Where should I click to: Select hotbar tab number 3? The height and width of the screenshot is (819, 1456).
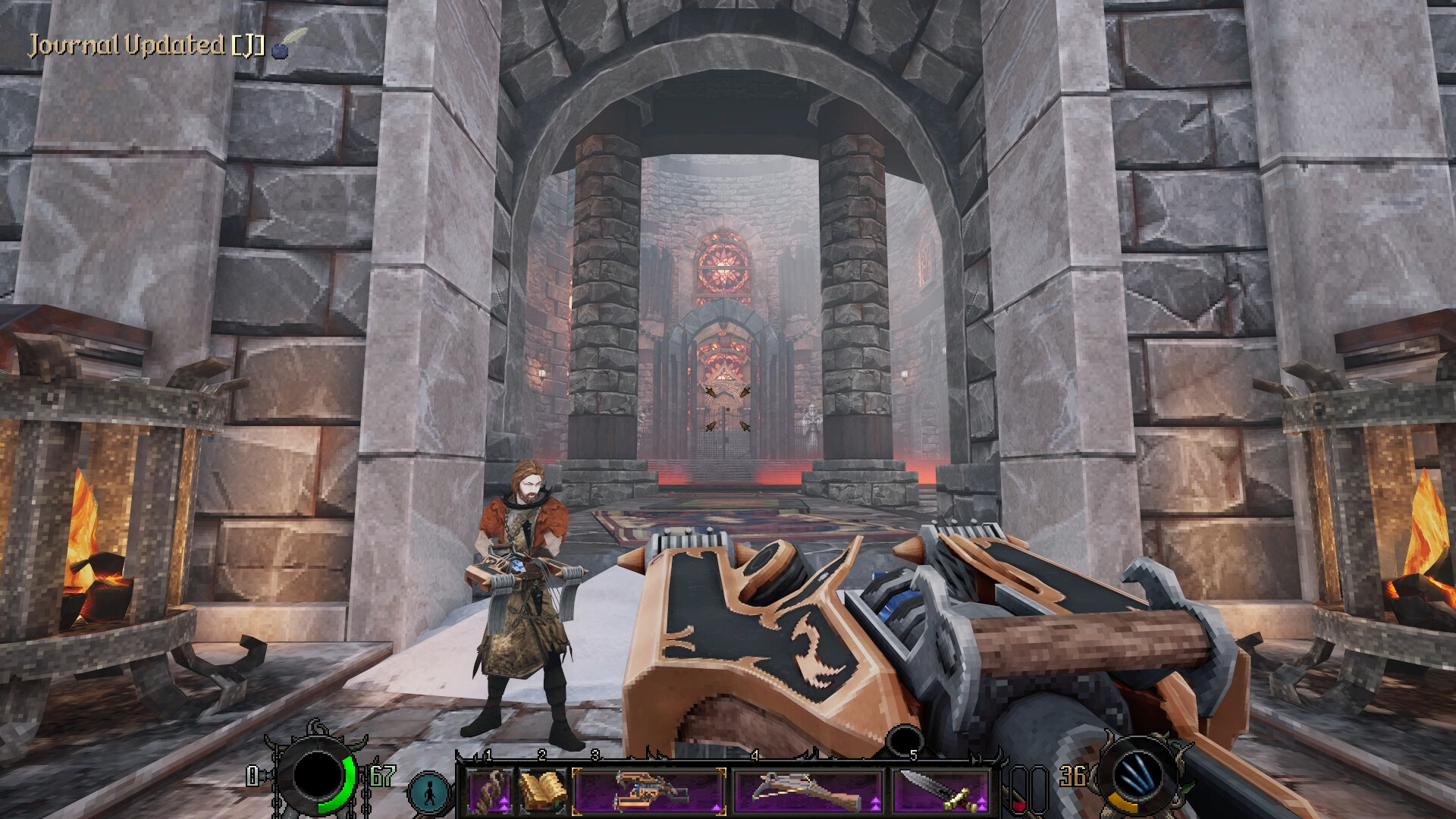(x=595, y=754)
